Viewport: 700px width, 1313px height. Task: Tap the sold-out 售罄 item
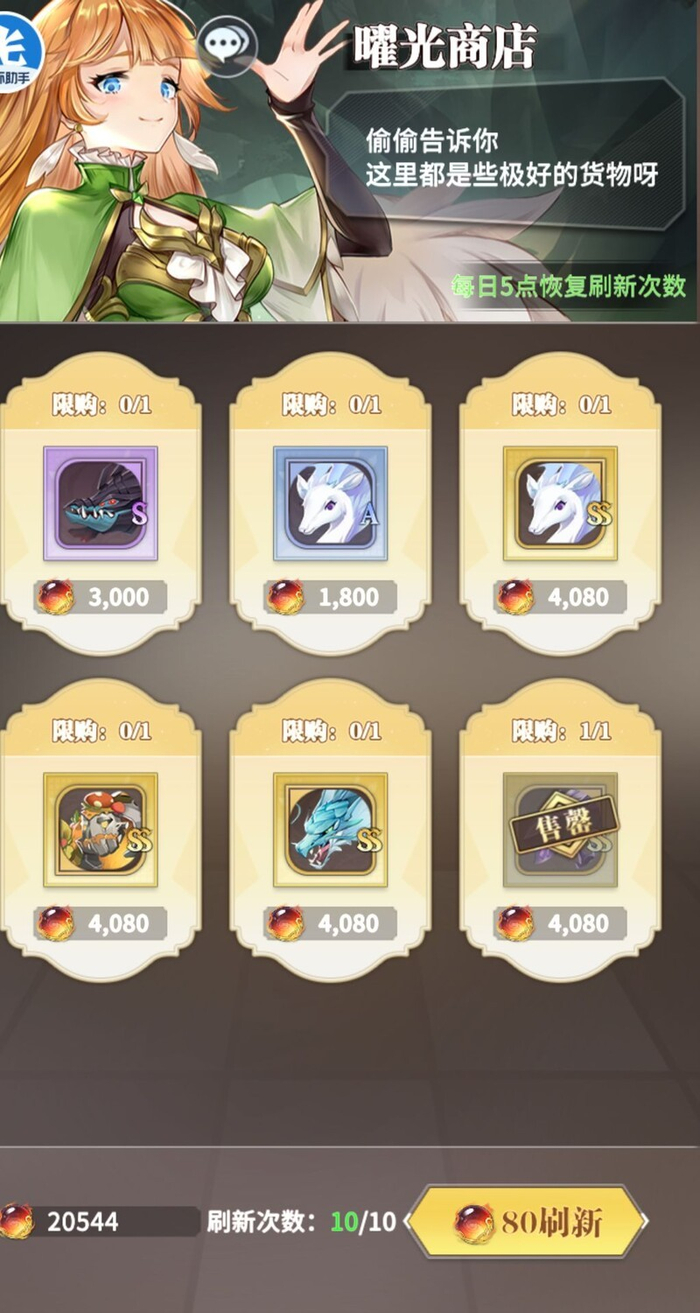coord(560,829)
